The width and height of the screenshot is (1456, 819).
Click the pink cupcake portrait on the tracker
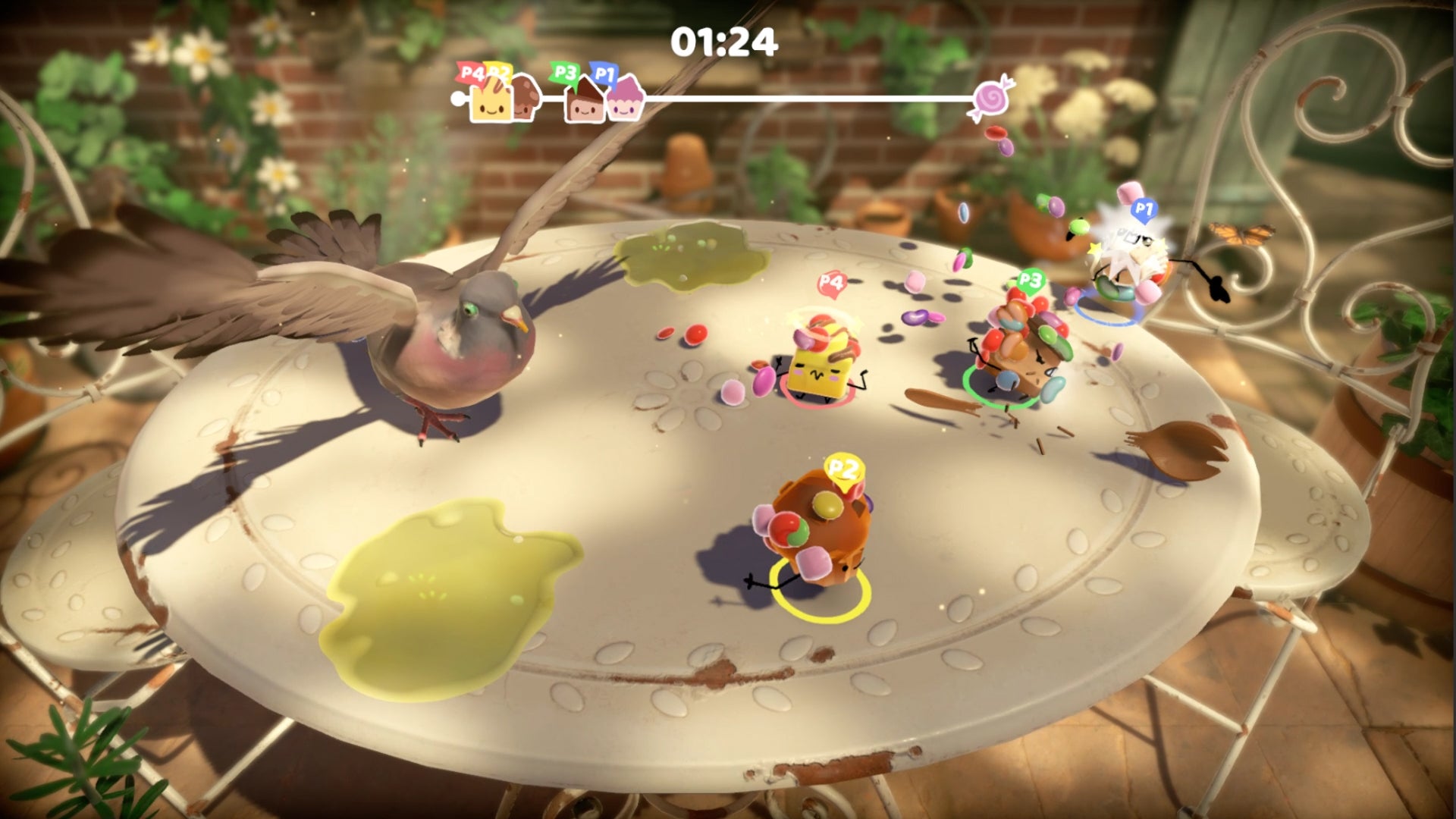(x=626, y=104)
